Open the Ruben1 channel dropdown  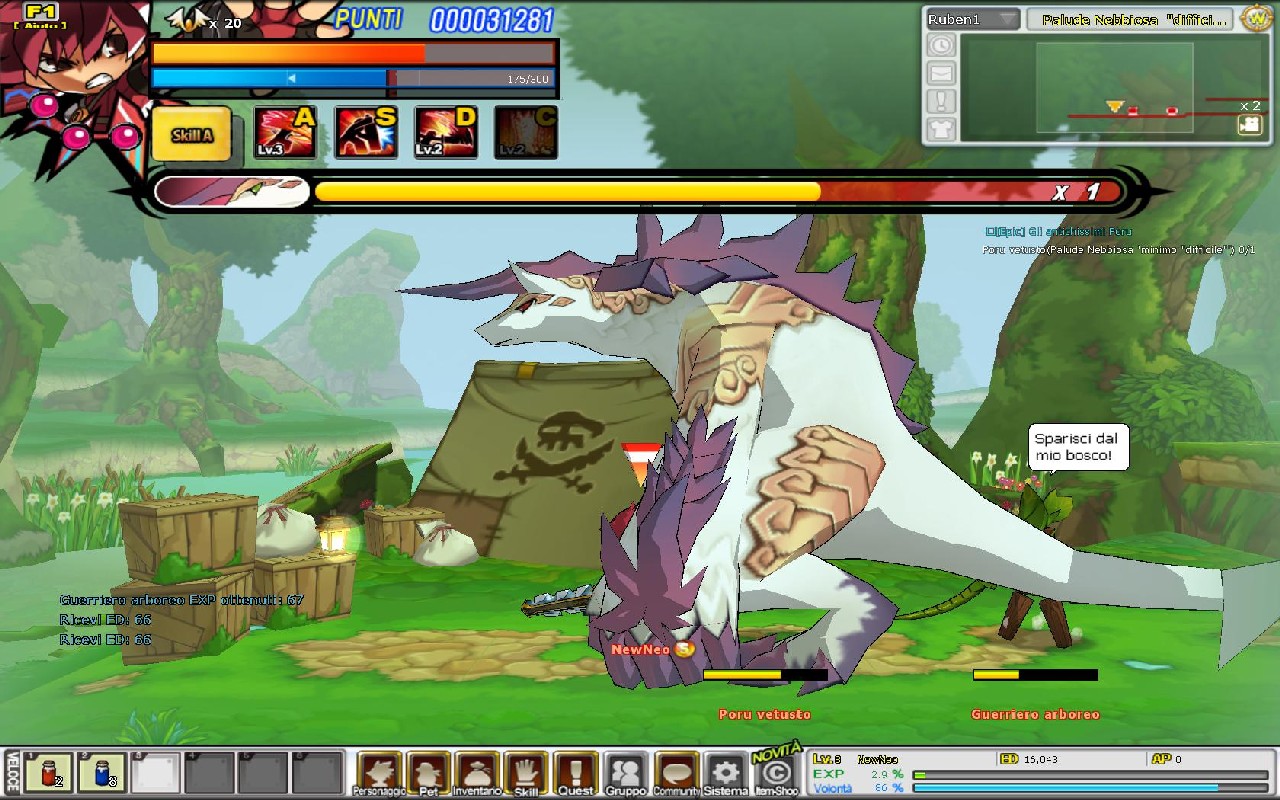coord(972,20)
